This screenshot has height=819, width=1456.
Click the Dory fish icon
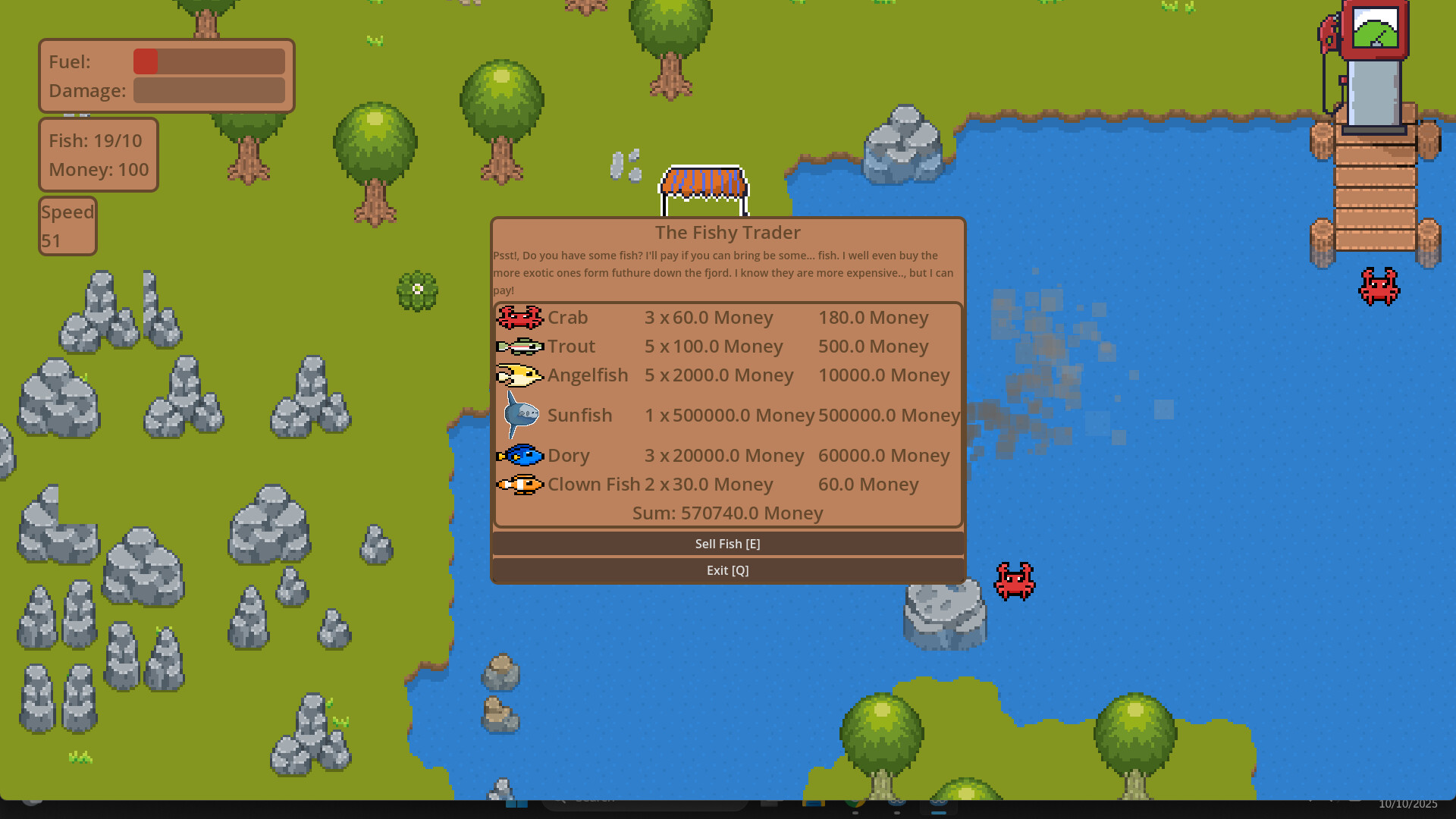click(519, 455)
